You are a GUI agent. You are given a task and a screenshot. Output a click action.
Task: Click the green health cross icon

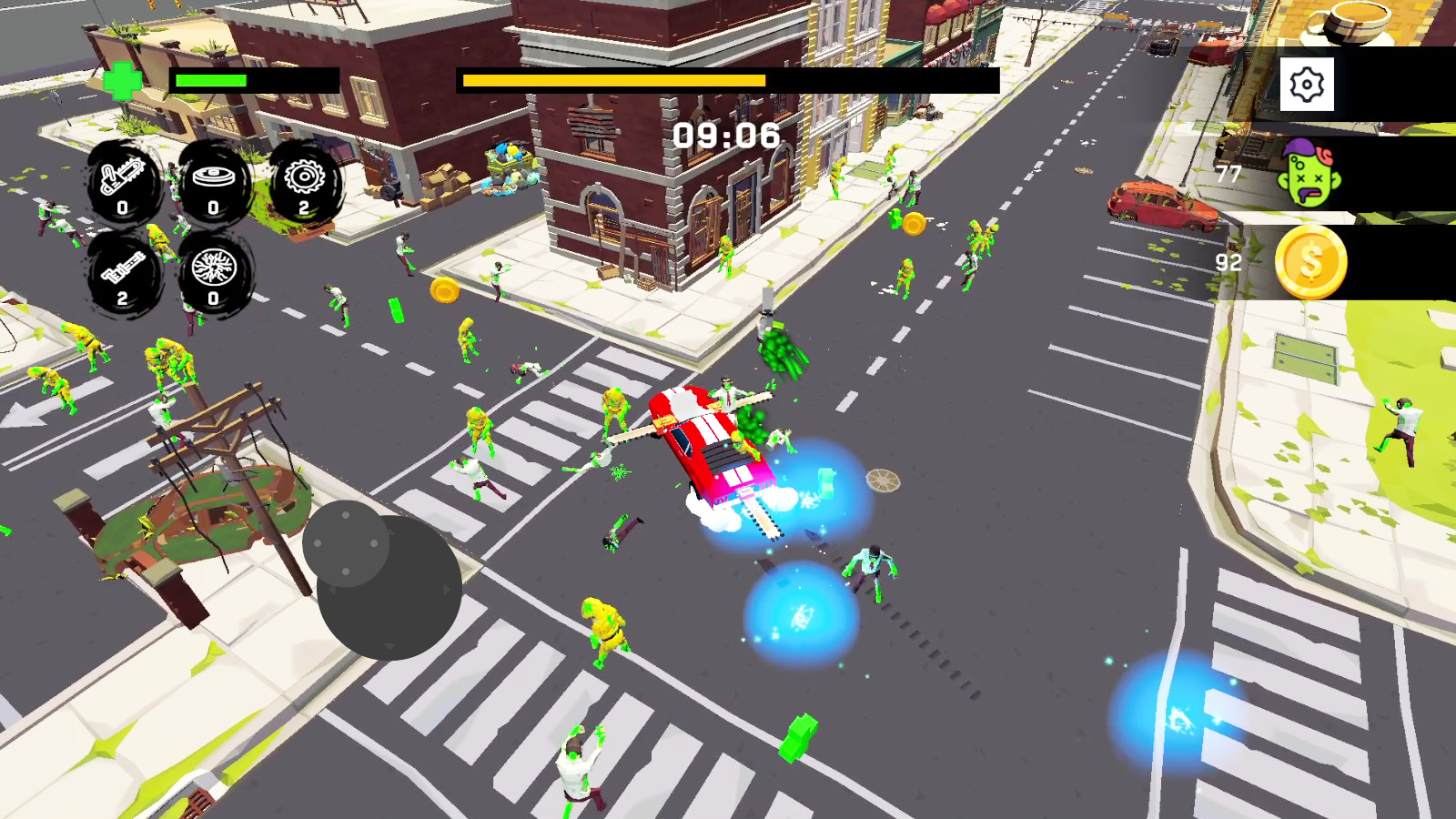[x=123, y=81]
